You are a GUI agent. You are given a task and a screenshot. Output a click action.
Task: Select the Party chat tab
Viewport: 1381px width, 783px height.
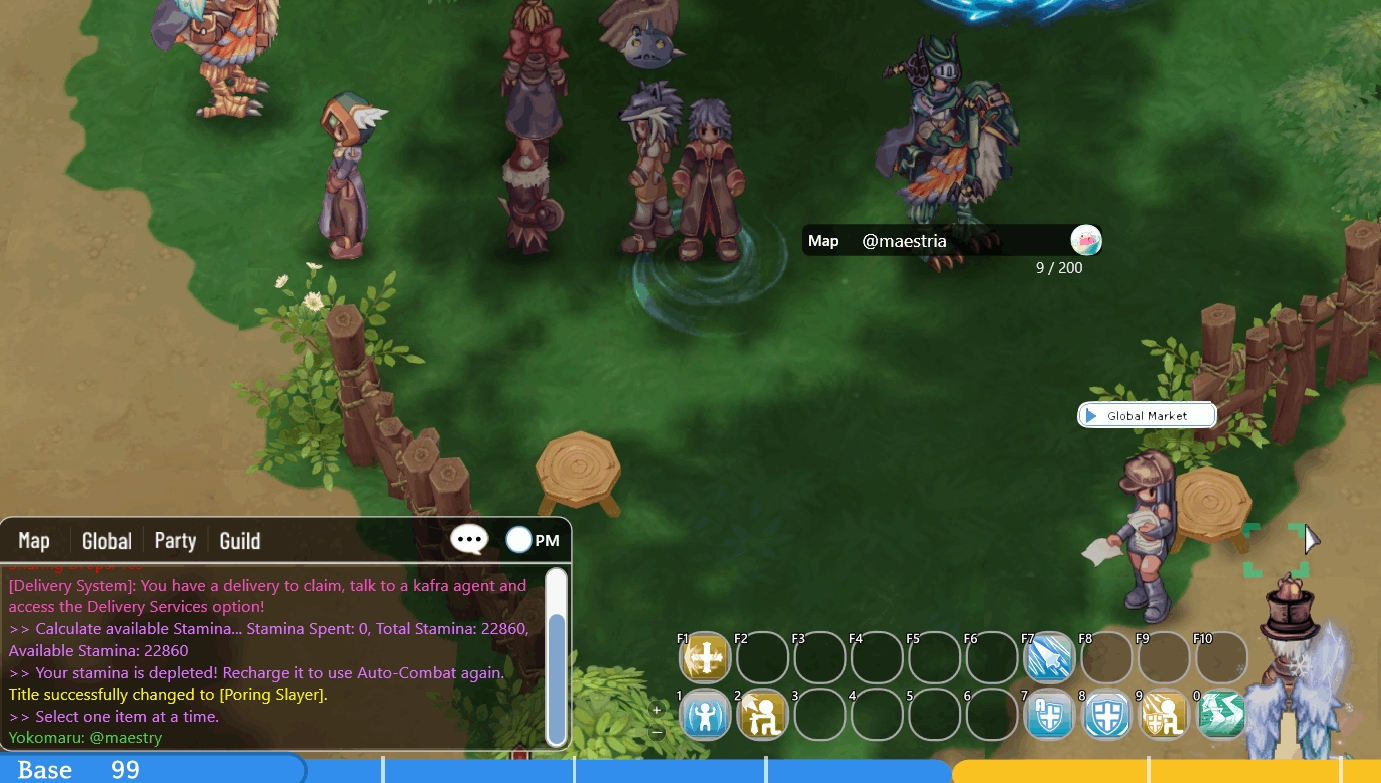tap(175, 541)
